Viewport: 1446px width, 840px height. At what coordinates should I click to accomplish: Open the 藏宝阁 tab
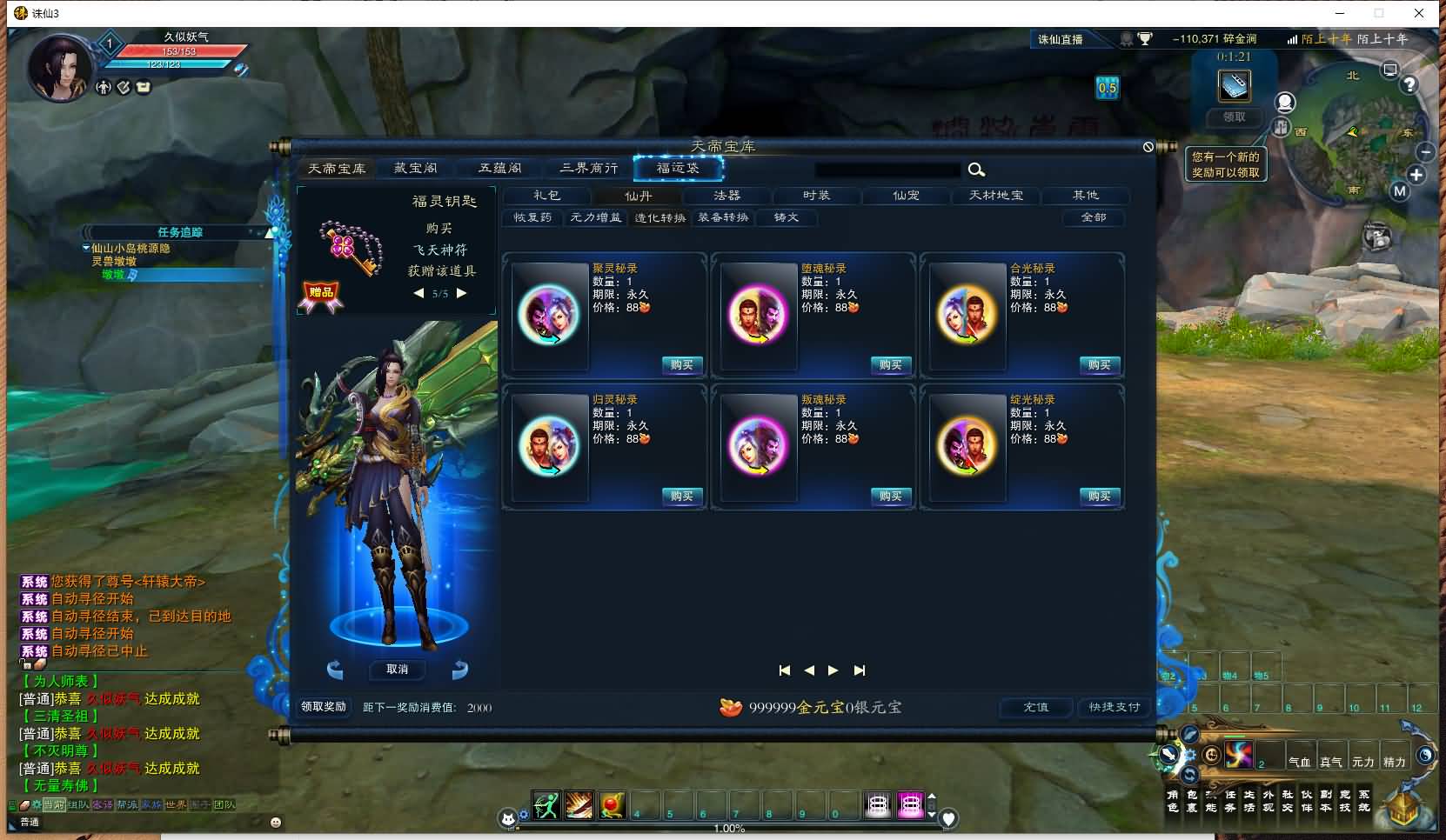click(x=416, y=169)
